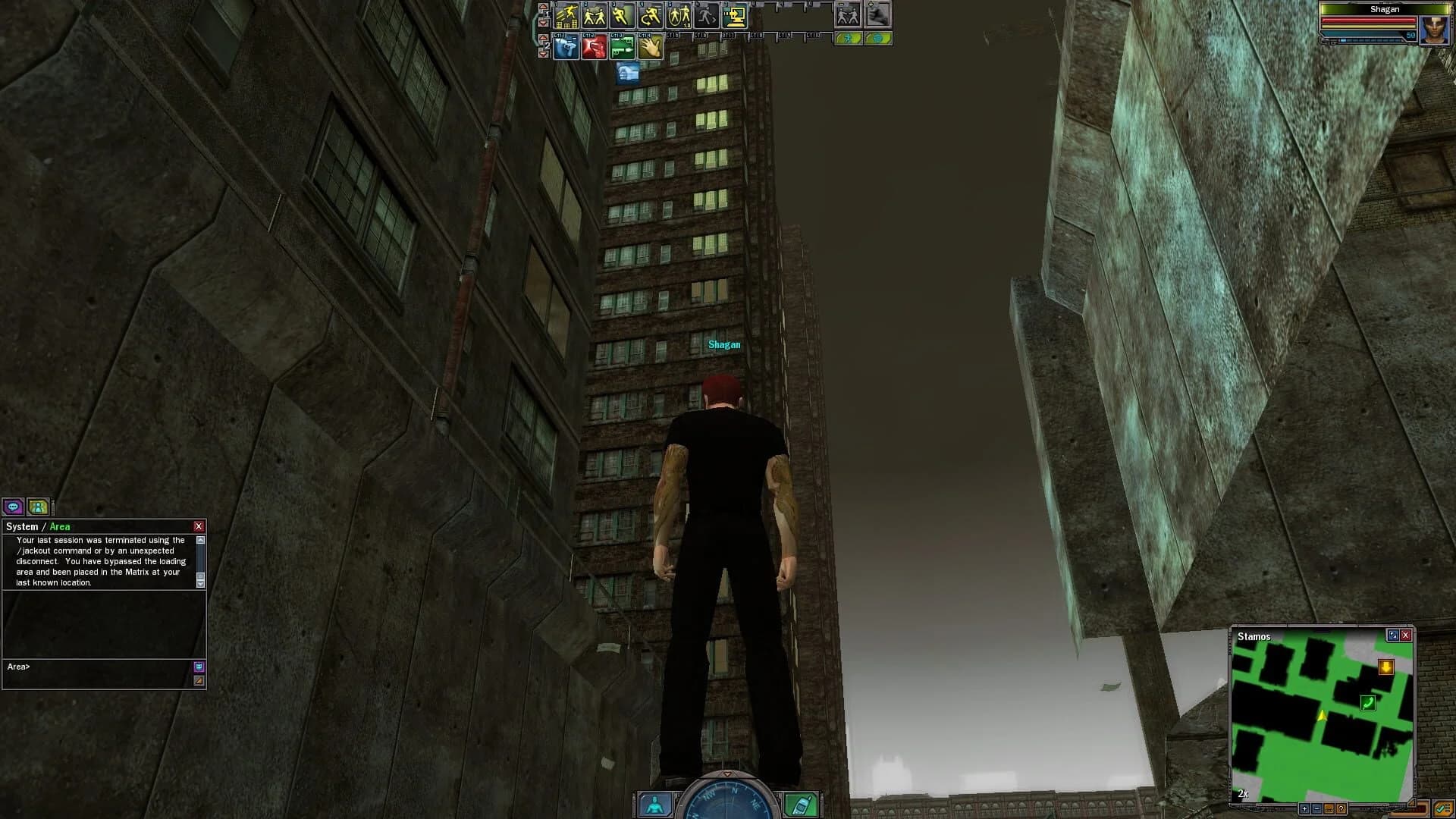The image size is (1456, 819).
Task: Click the orange arrow marker on the Stamos map
Action: pos(1386,667)
